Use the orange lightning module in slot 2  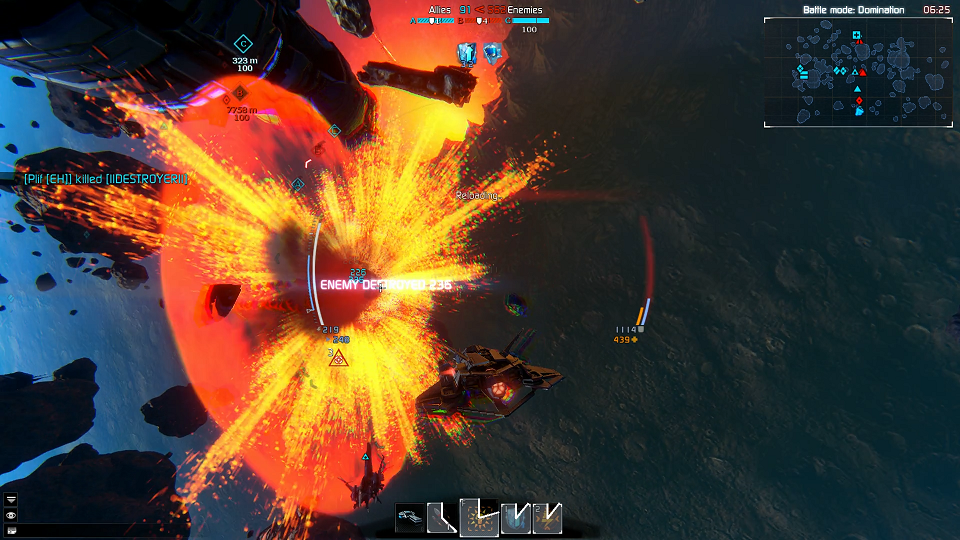click(x=547, y=517)
